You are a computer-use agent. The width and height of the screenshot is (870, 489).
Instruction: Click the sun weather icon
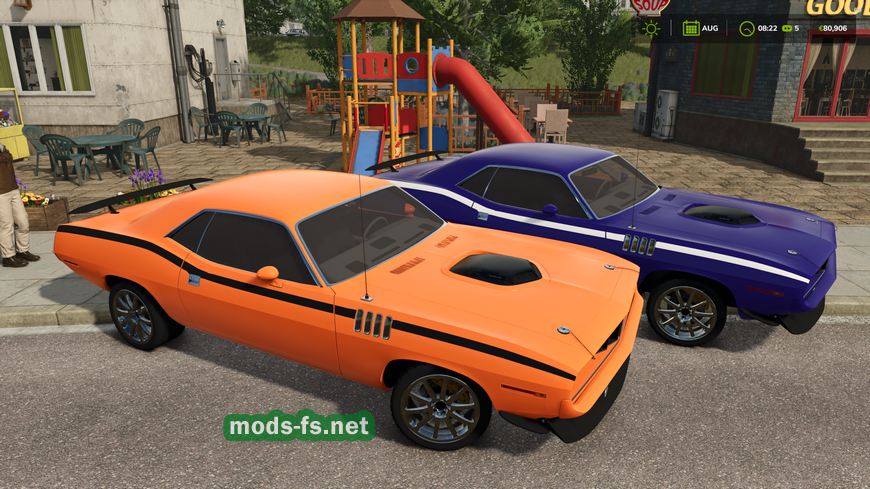click(x=651, y=28)
